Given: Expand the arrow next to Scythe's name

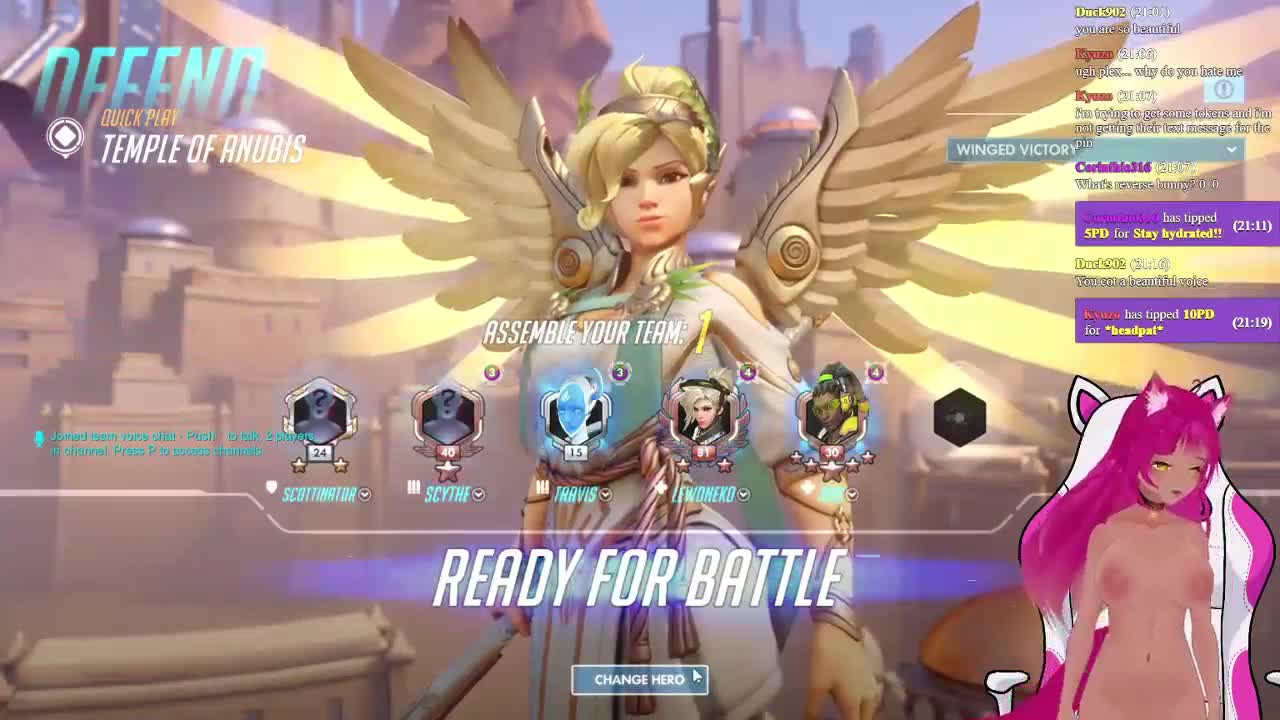Looking at the screenshot, I should pos(479,495).
